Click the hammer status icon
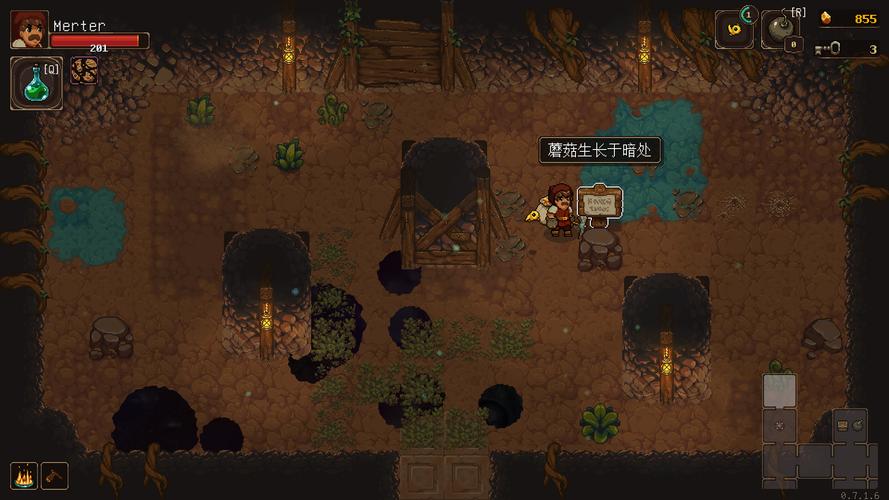This screenshot has width=889, height=500. 54,475
